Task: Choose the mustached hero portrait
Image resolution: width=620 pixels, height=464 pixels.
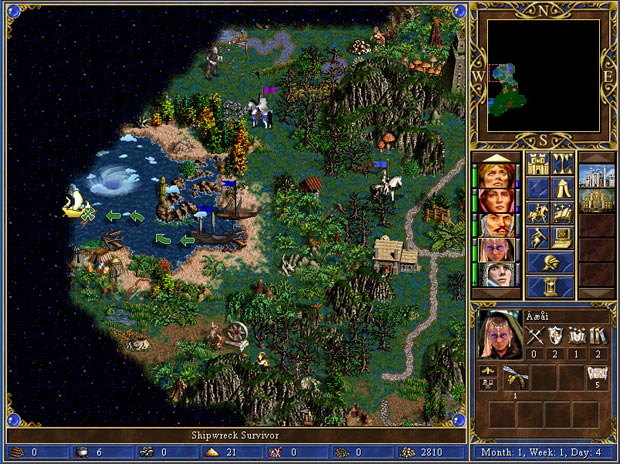Action: point(494,224)
